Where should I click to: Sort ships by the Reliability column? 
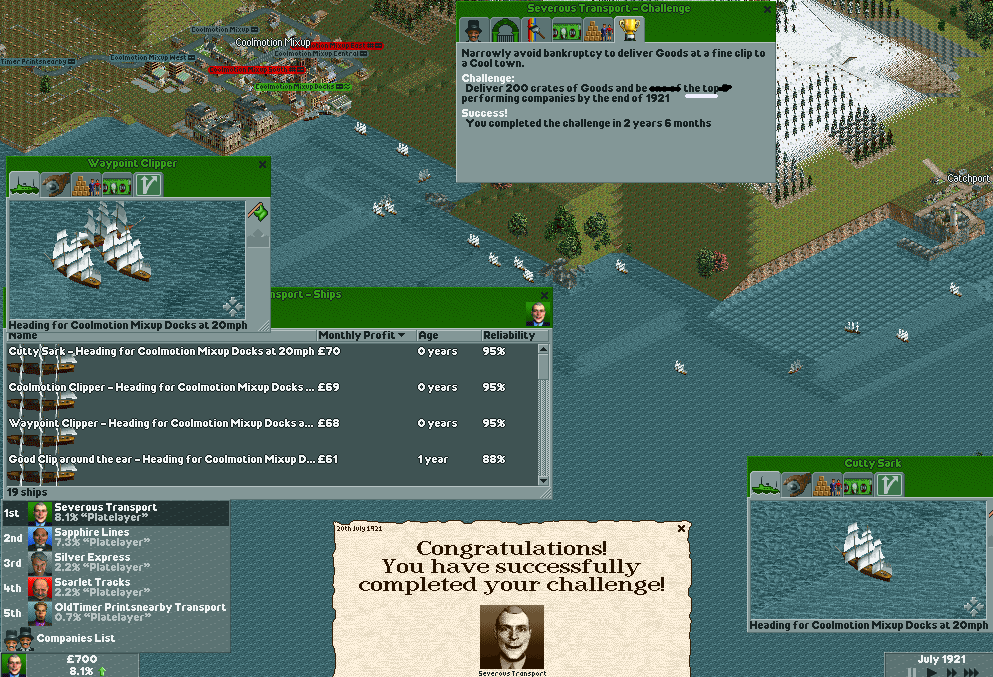[x=509, y=335]
